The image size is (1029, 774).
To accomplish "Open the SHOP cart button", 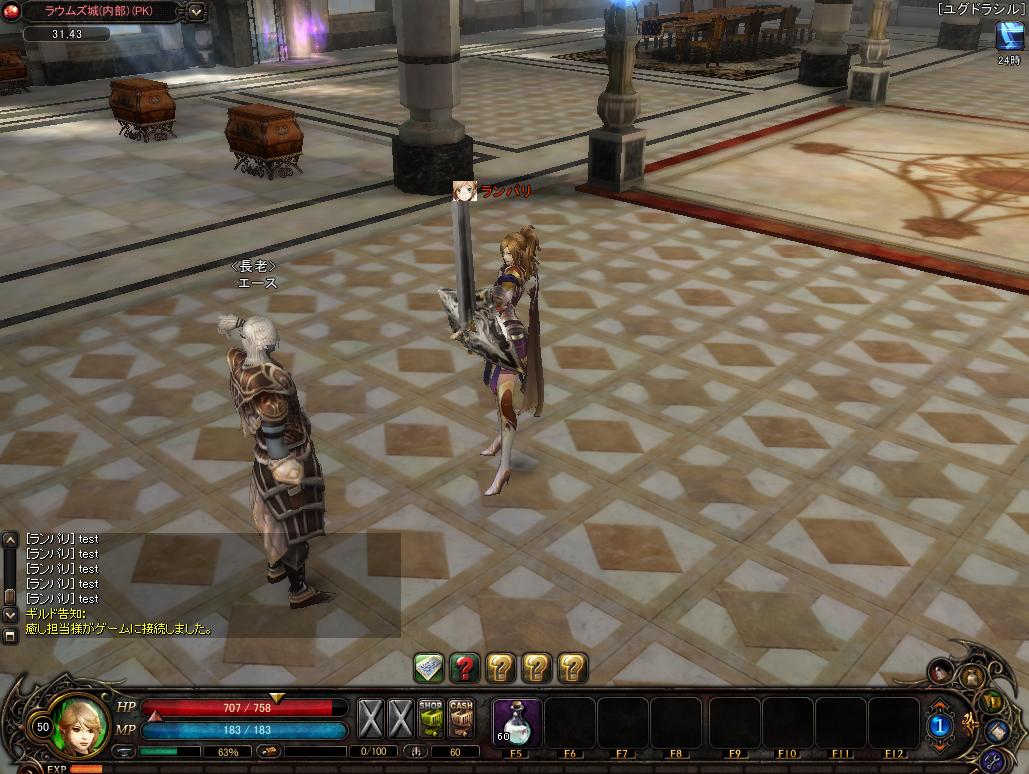I will click(x=431, y=719).
